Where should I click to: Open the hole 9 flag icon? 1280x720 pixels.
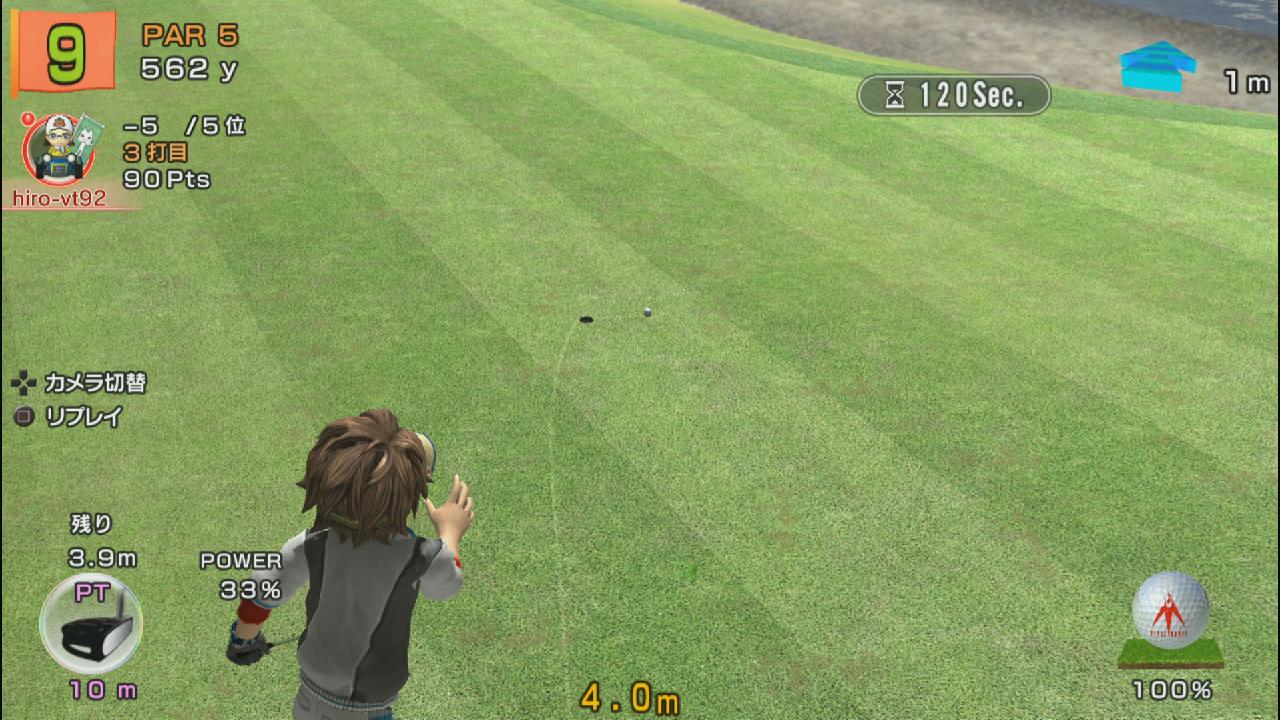click(x=64, y=52)
